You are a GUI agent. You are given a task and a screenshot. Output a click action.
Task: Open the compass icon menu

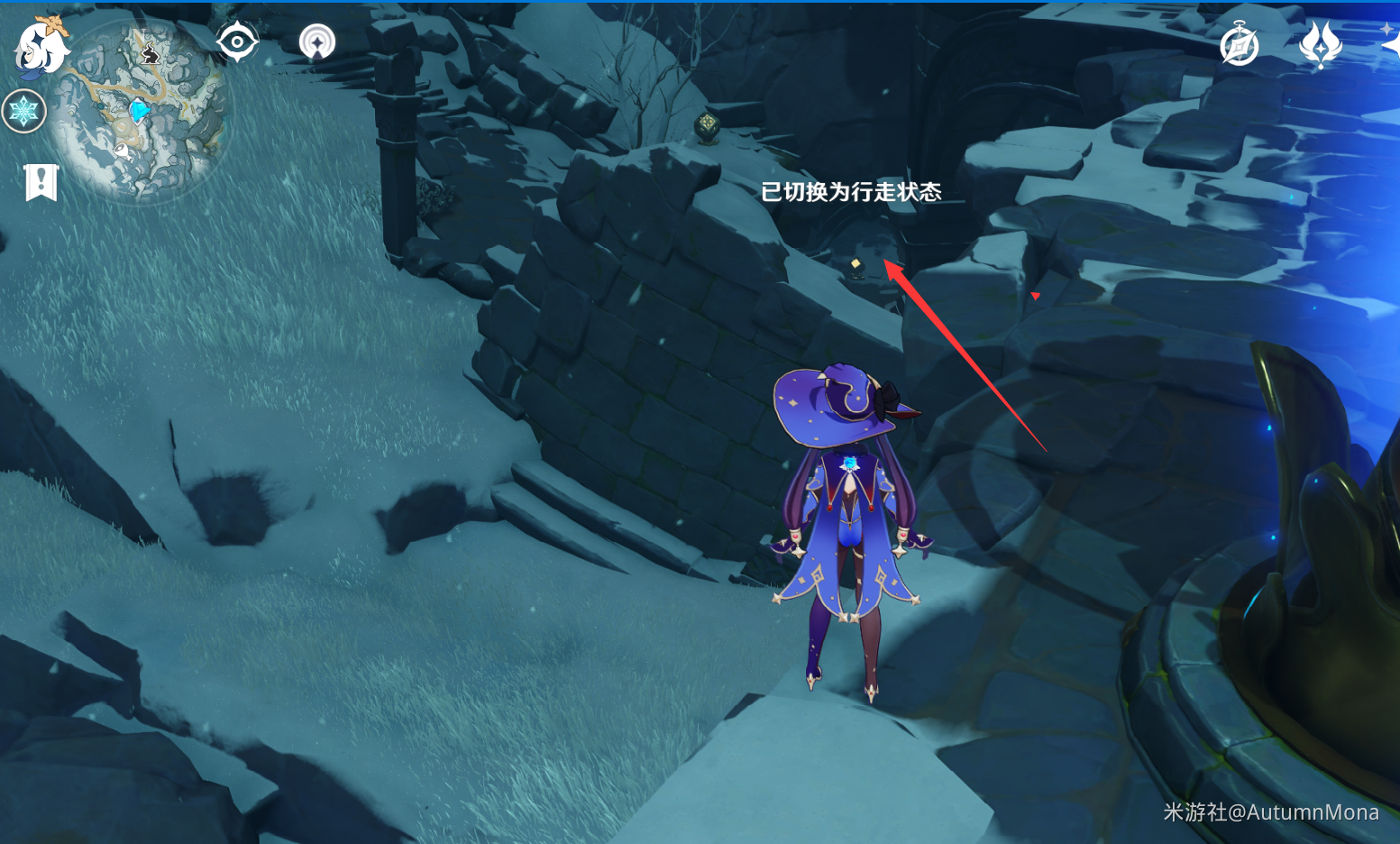pyautogui.click(x=1239, y=45)
